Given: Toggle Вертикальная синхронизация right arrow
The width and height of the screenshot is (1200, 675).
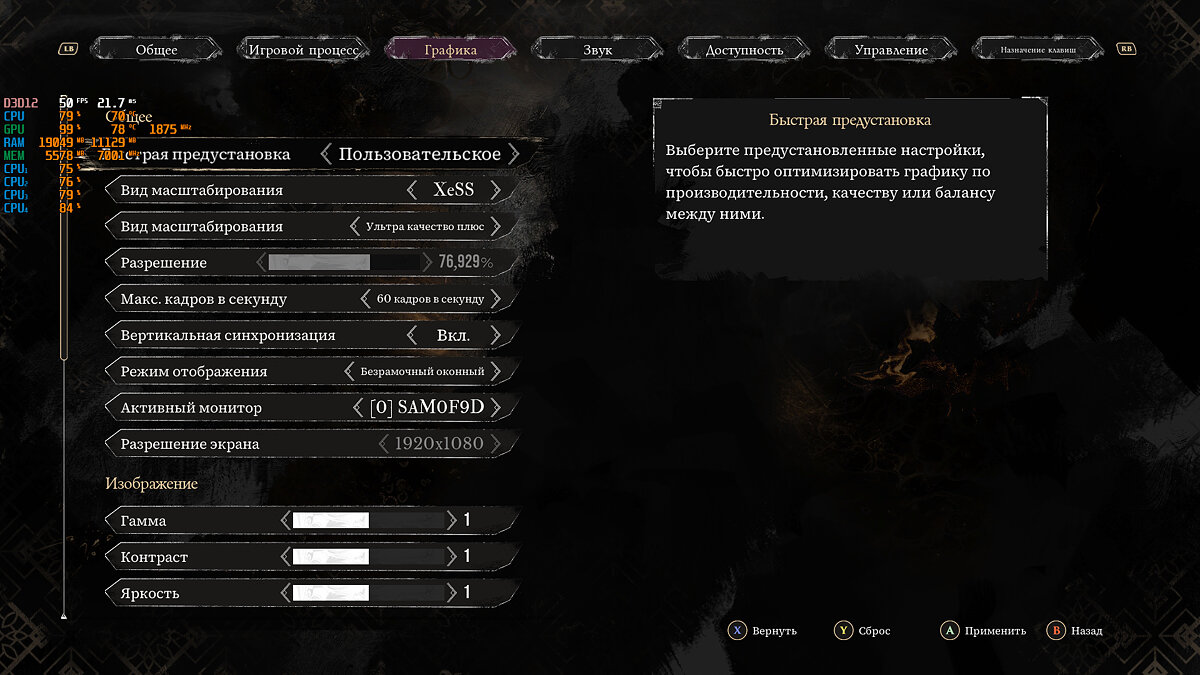Looking at the screenshot, I should [495, 335].
